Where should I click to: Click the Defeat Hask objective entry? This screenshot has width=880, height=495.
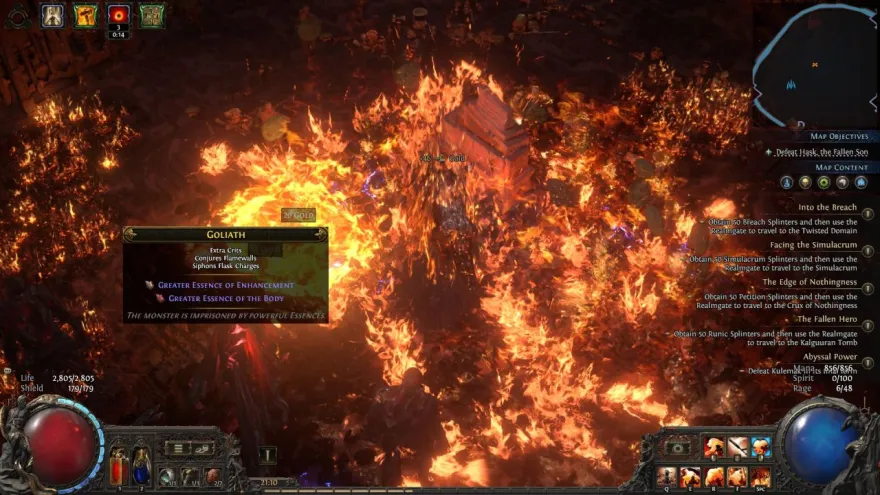(815, 152)
